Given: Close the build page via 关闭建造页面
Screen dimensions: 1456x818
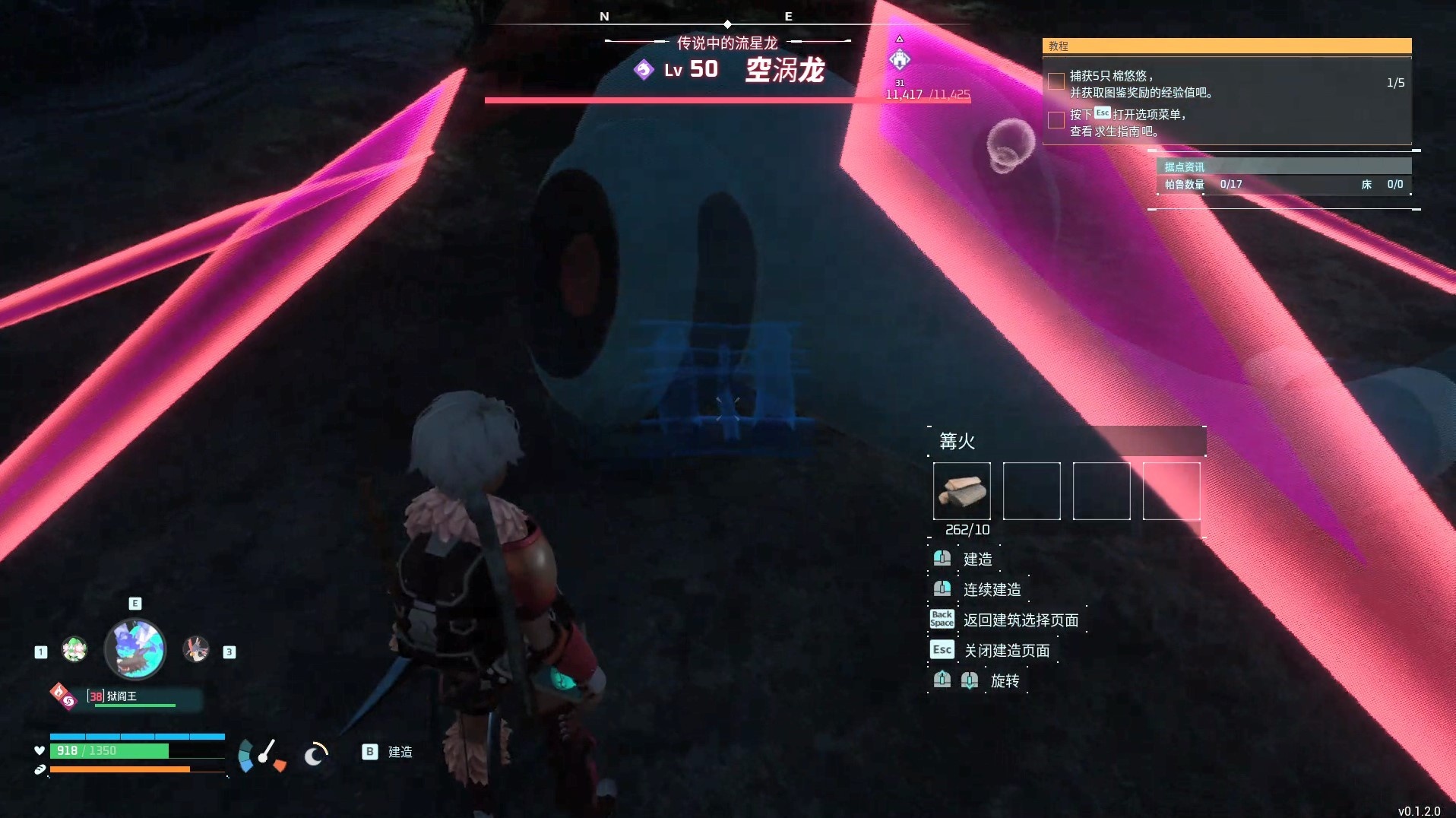Looking at the screenshot, I should (1006, 651).
